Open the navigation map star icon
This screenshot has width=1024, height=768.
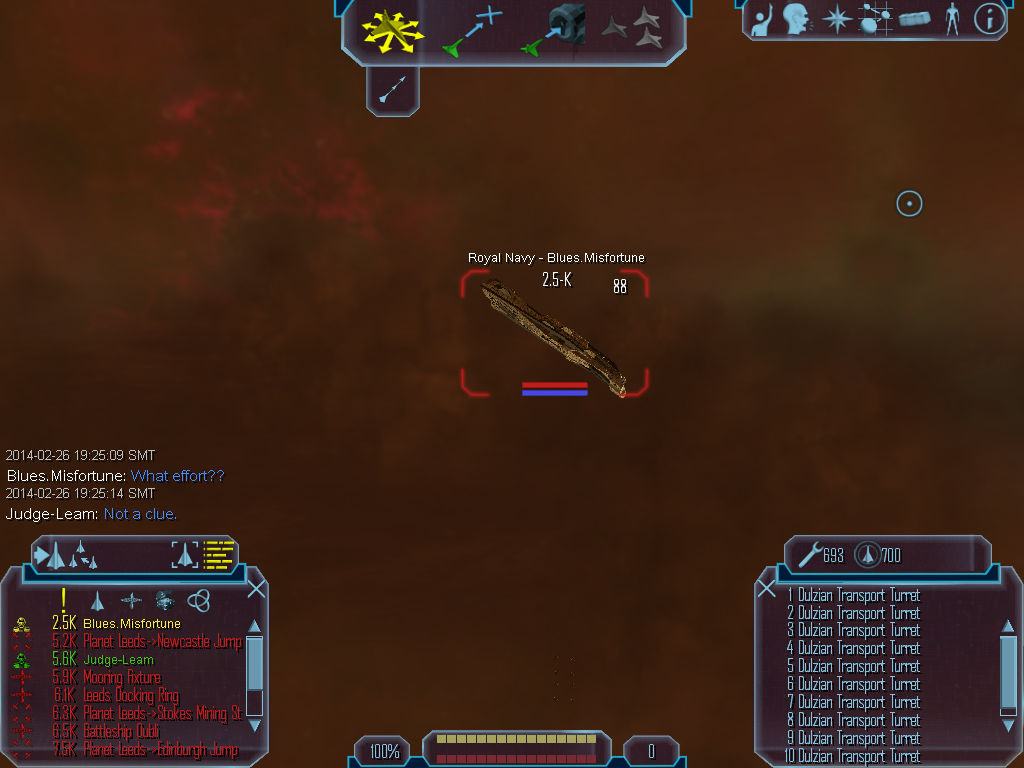point(836,19)
